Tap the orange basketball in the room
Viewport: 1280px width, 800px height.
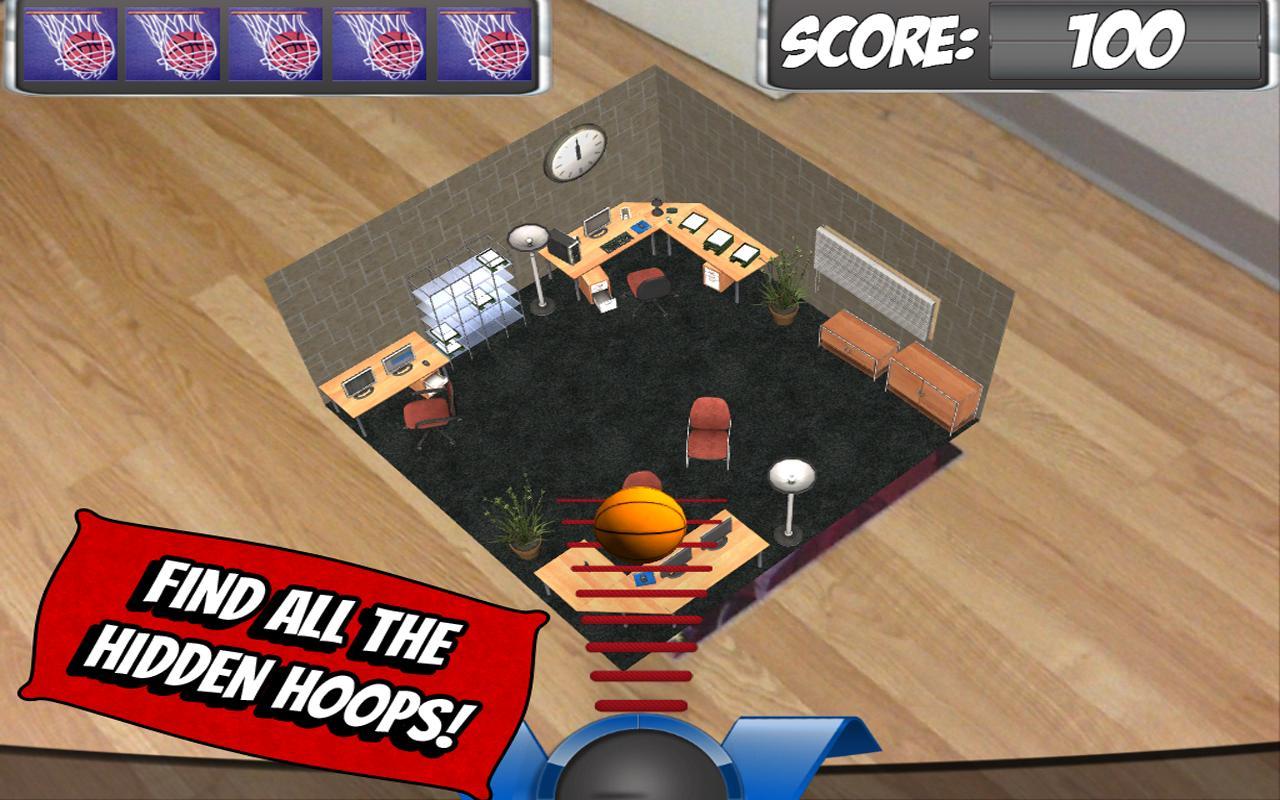pyautogui.click(x=640, y=521)
